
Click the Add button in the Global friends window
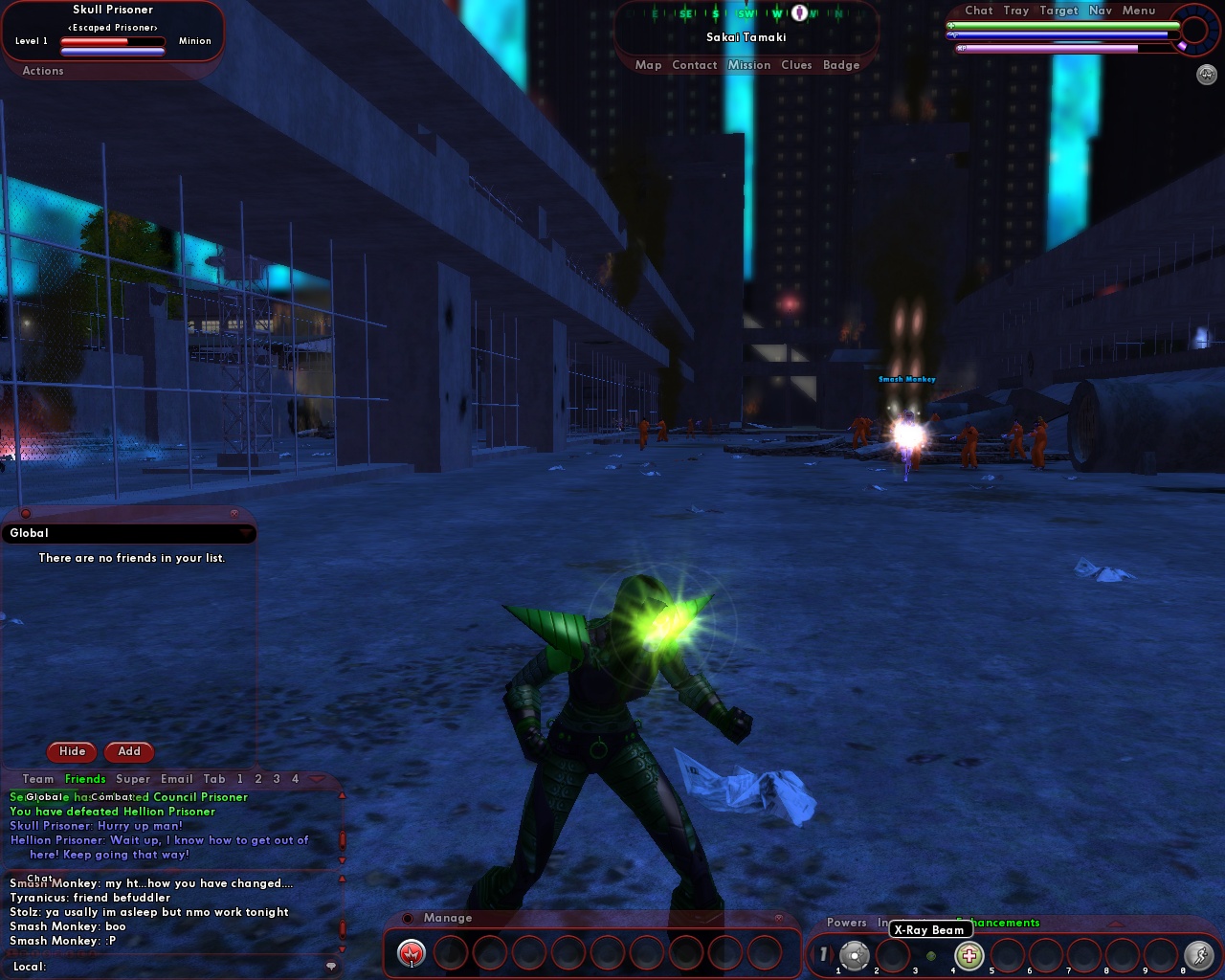(x=128, y=752)
